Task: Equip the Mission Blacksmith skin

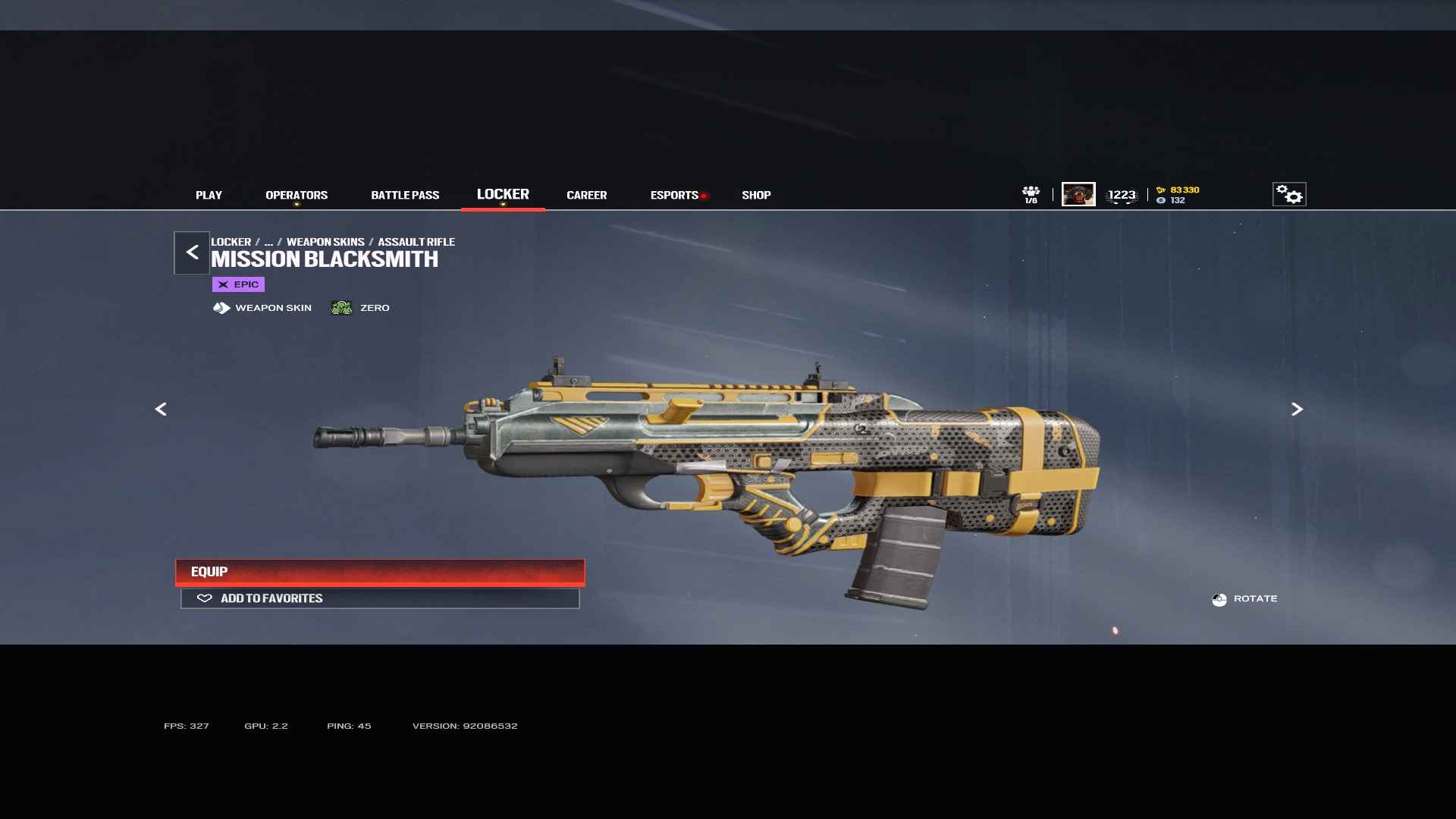Action: pos(380,572)
